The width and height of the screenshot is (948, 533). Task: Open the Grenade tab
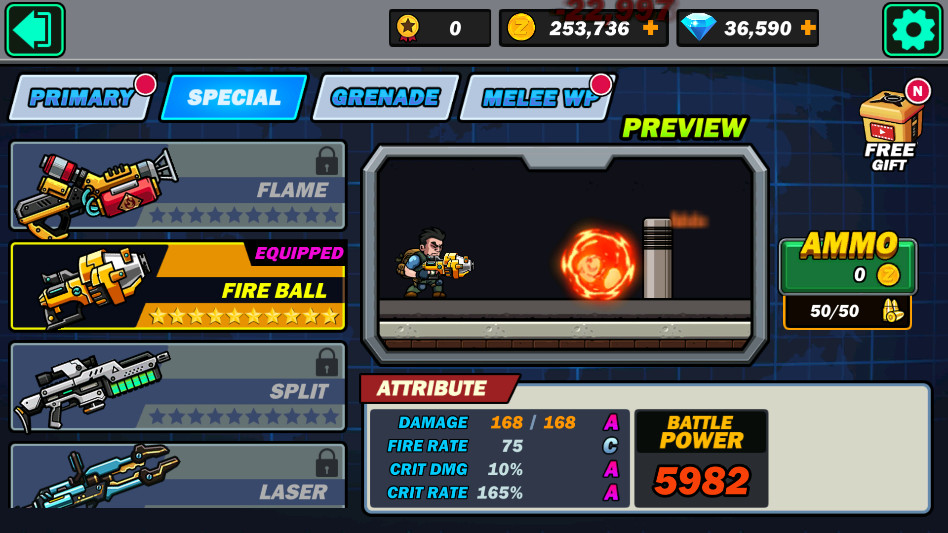(385, 98)
